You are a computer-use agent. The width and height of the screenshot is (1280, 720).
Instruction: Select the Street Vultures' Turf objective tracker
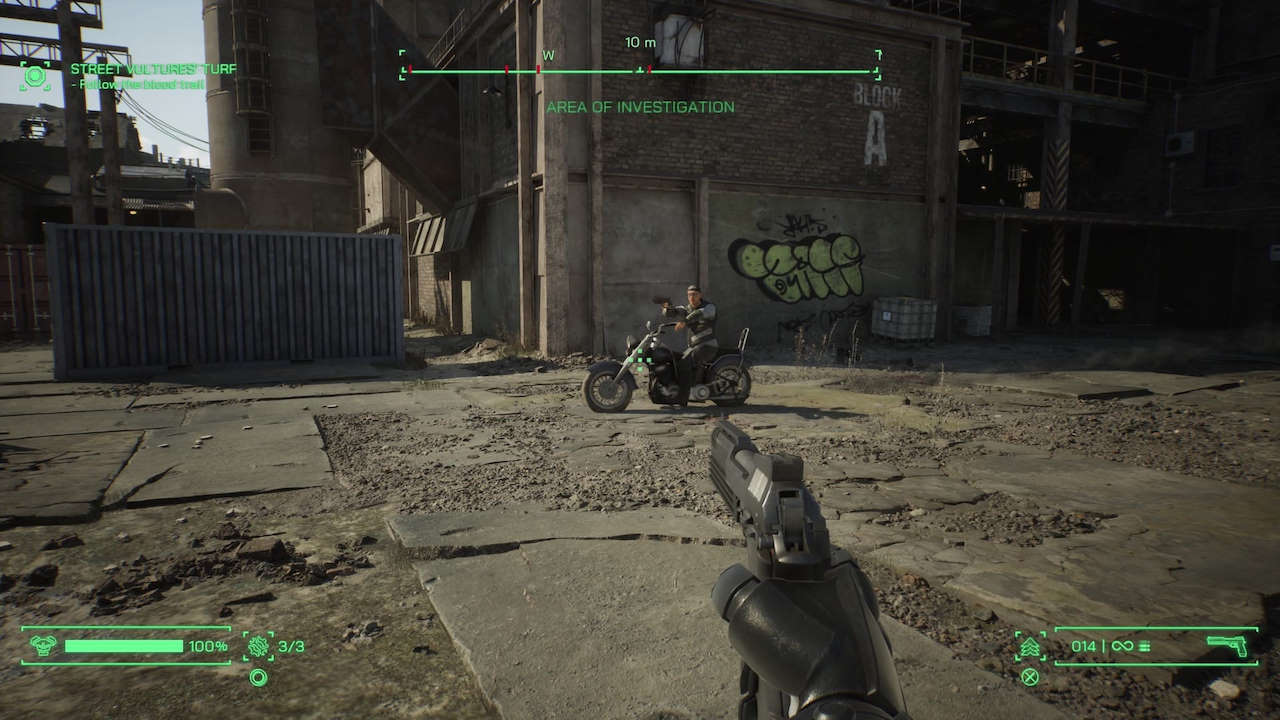[153, 69]
